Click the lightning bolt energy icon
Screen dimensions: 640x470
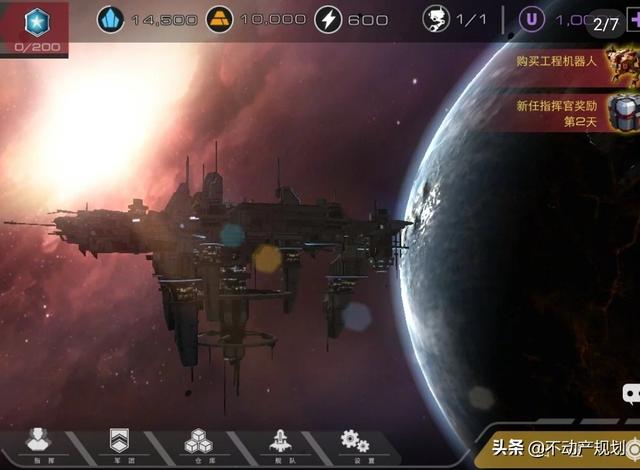pos(328,18)
